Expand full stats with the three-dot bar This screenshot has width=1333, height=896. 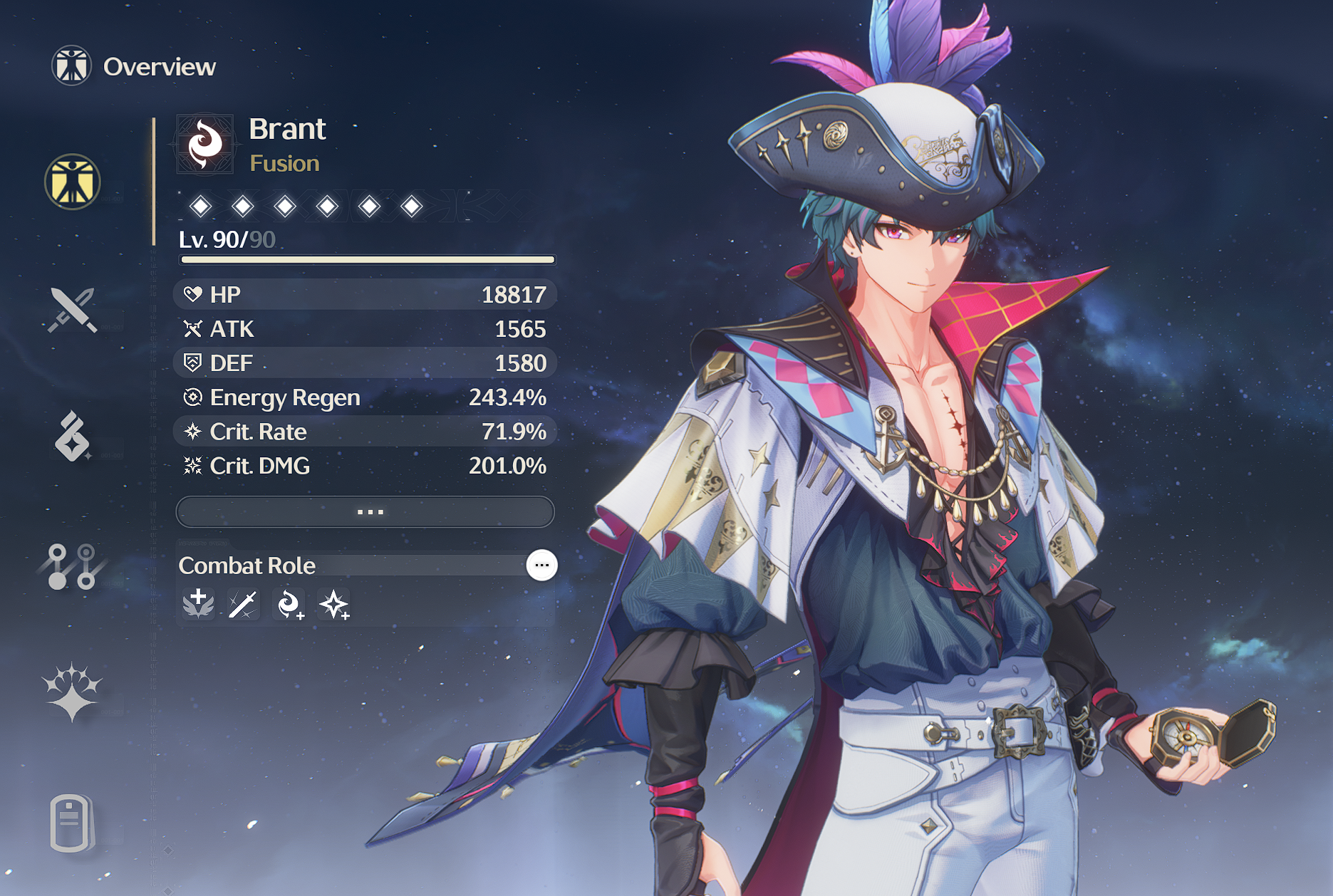click(365, 512)
